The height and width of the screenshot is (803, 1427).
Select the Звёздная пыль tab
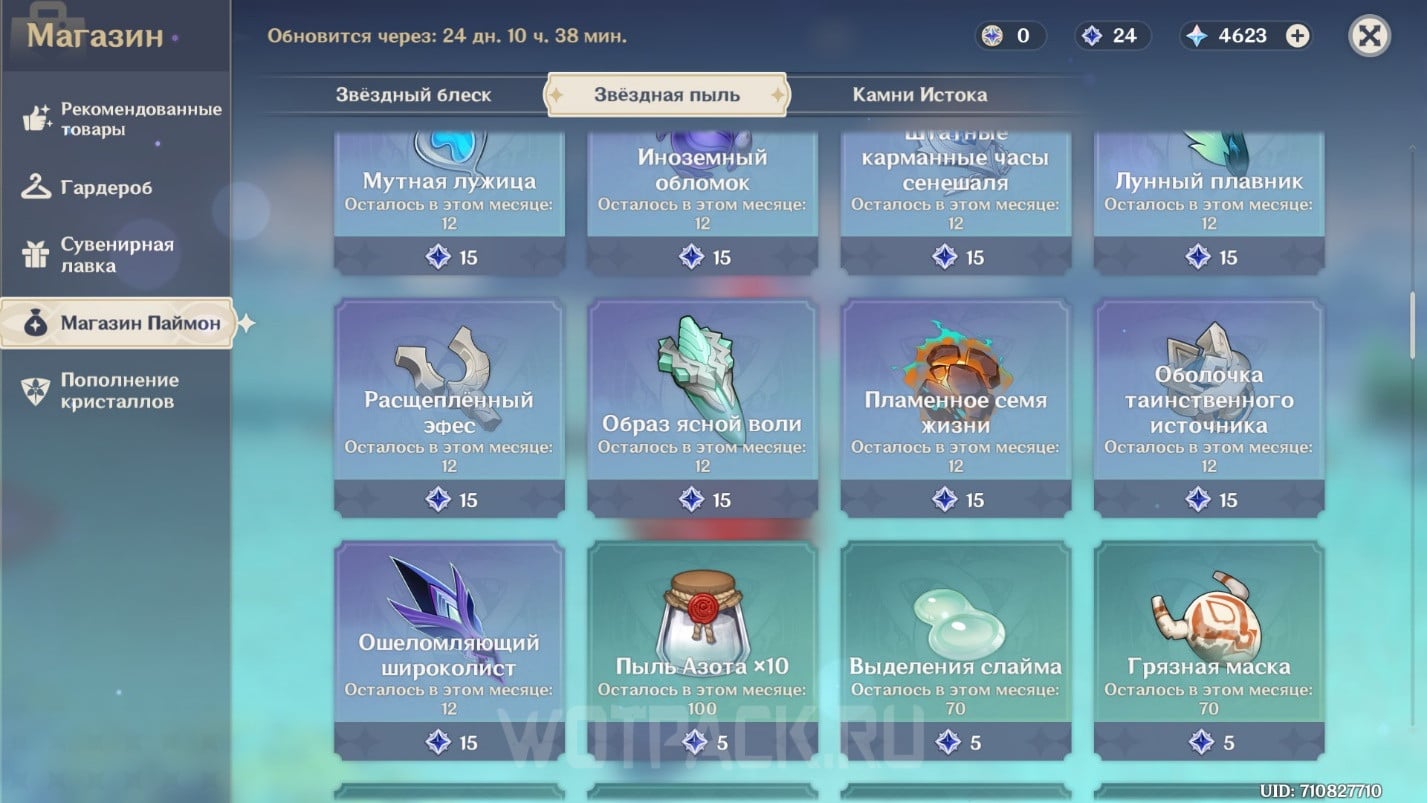click(x=667, y=95)
